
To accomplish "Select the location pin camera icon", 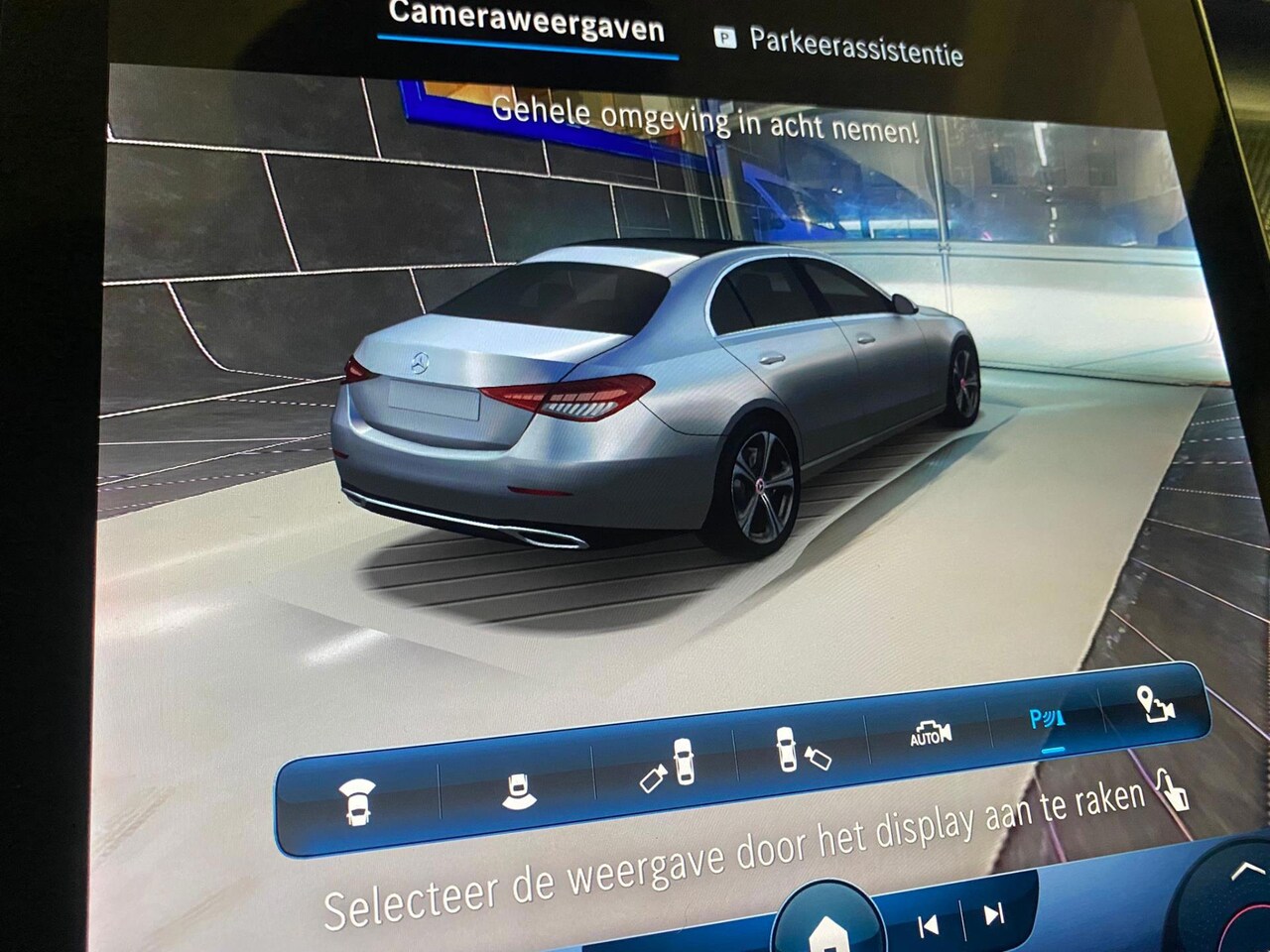I will click(x=1155, y=703).
